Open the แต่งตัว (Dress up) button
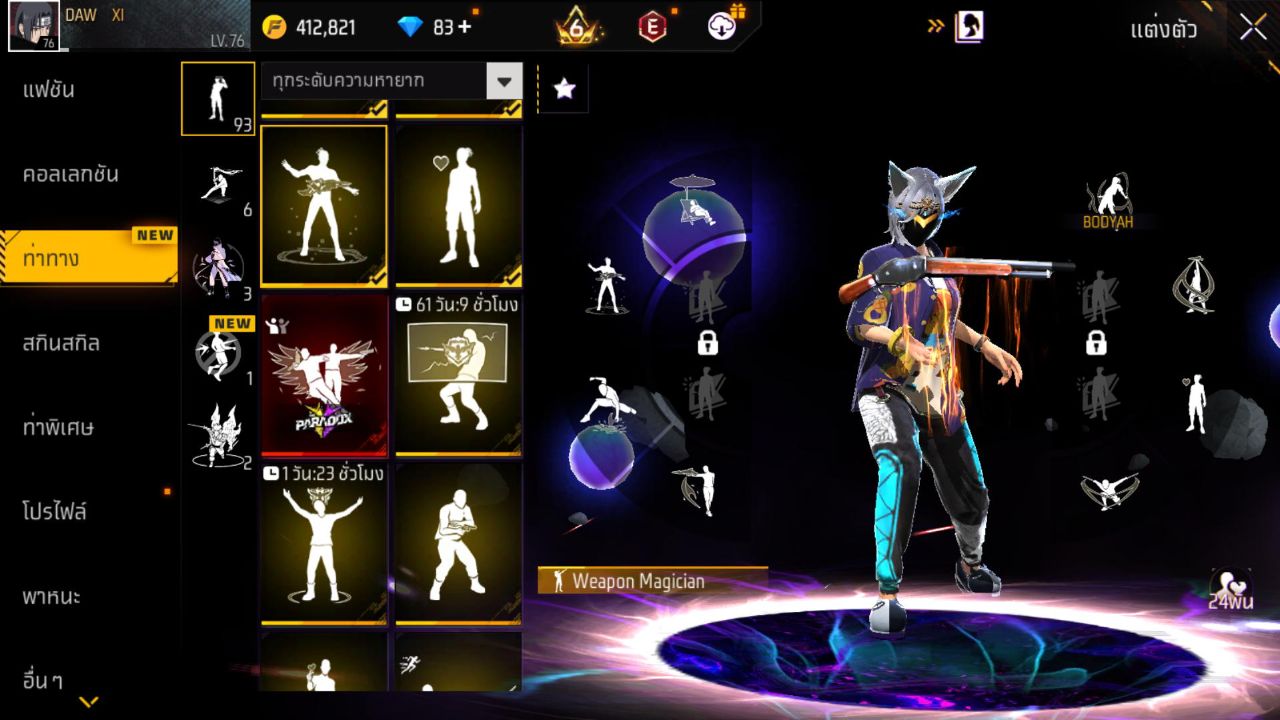The height and width of the screenshot is (720, 1280). (x=1163, y=29)
